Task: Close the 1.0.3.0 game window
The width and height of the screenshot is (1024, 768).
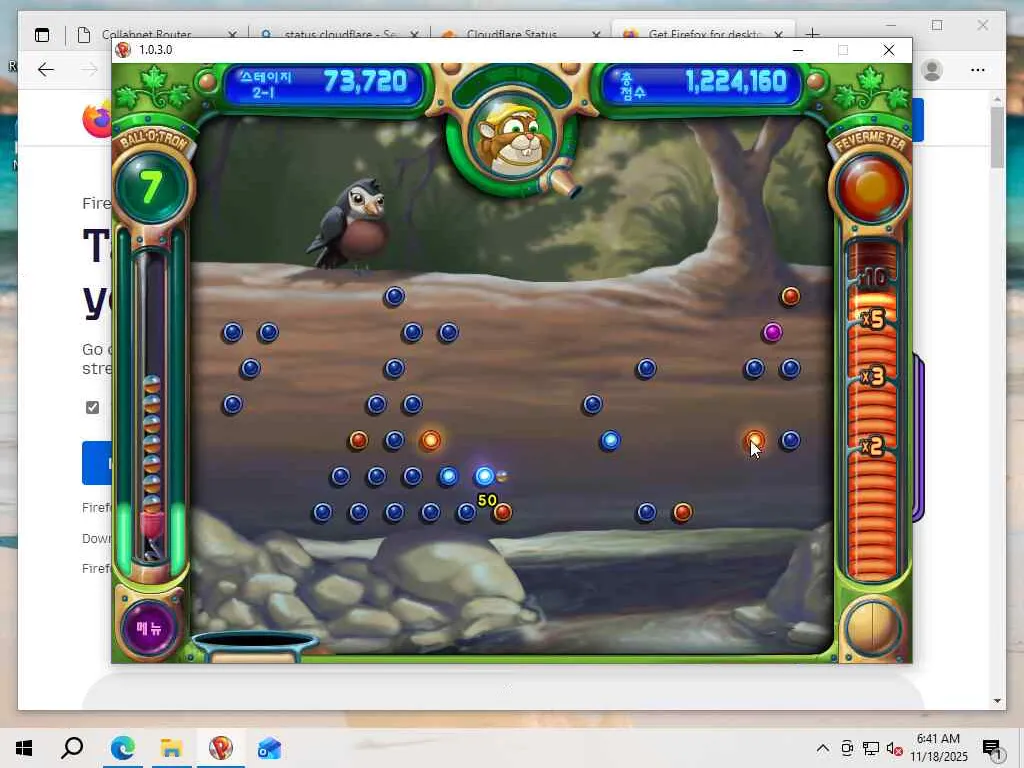Action: tap(888, 50)
